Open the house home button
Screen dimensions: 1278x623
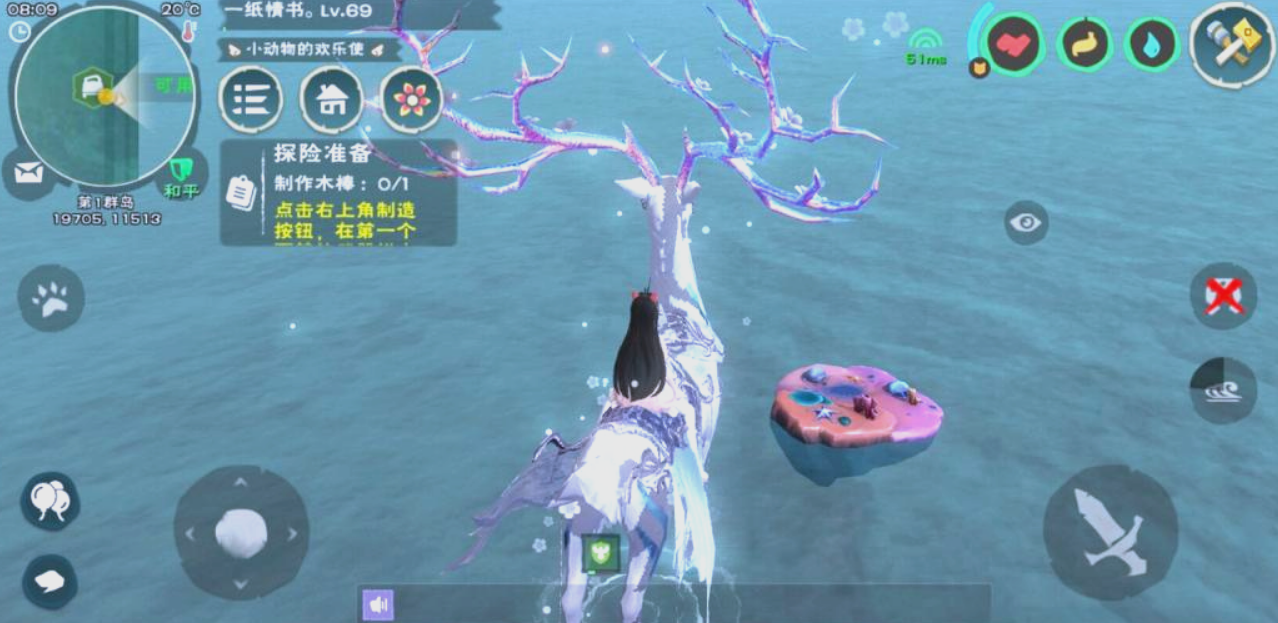pos(331,99)
